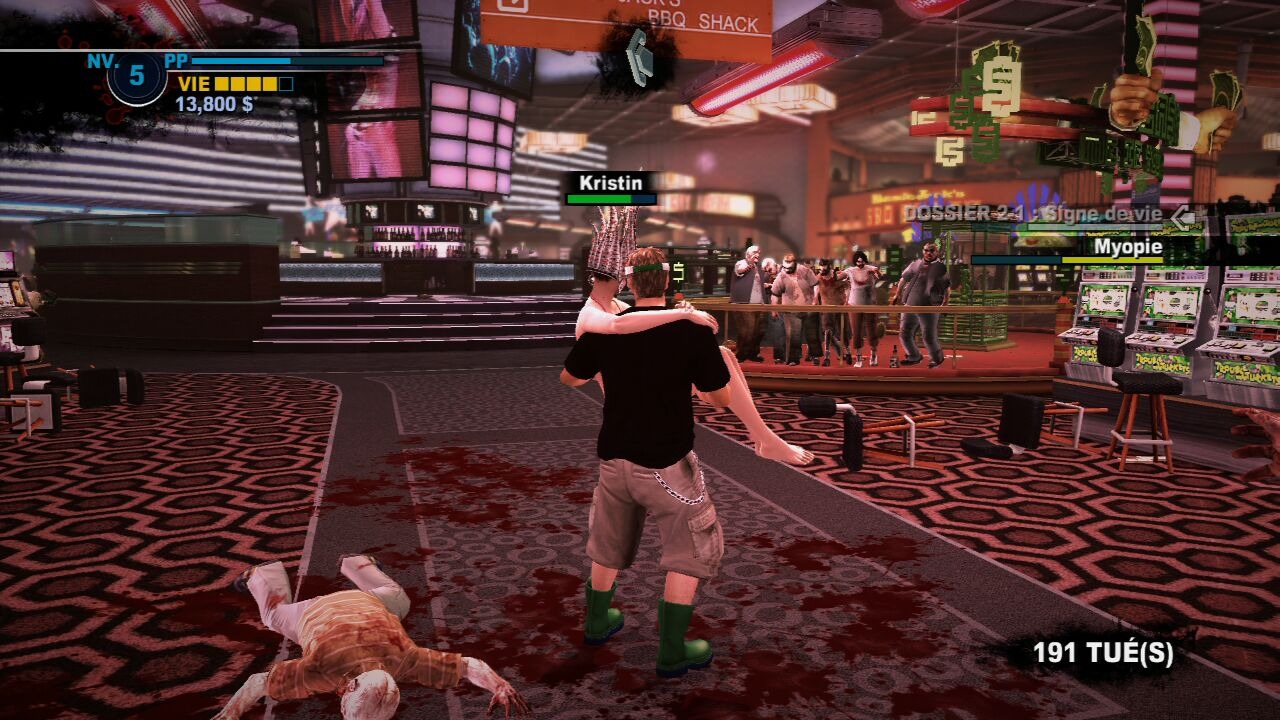Viewport: 1280px width, 720px height.
Task: Select the Myopie mission entry
Action: click(x=1127, y=246)
